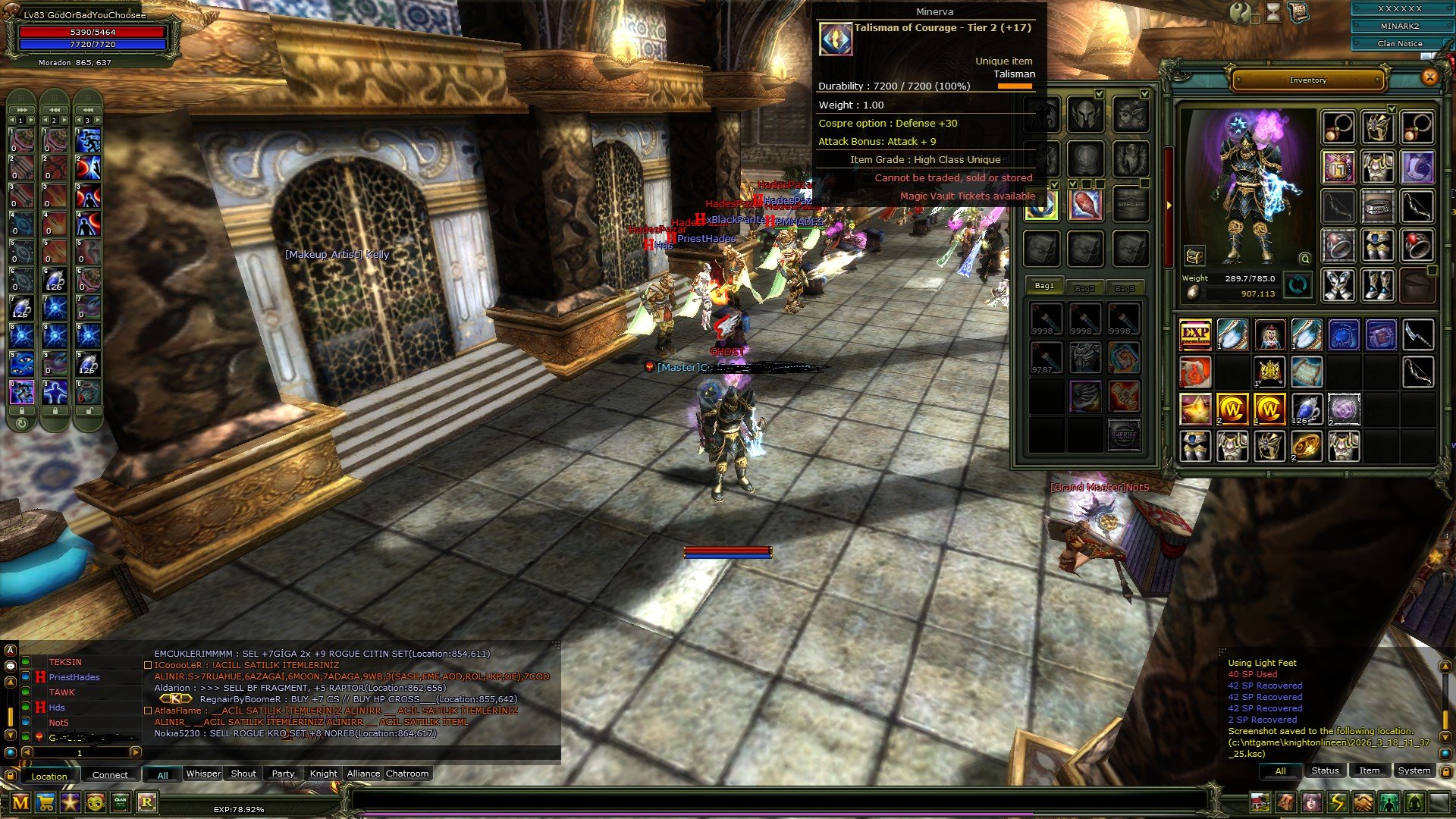Viewport: 1456px width, 819px height.
Task: Click the house icon in the bottom-right taskbar
Action: pyautogui.click(x=1260, y=802)
